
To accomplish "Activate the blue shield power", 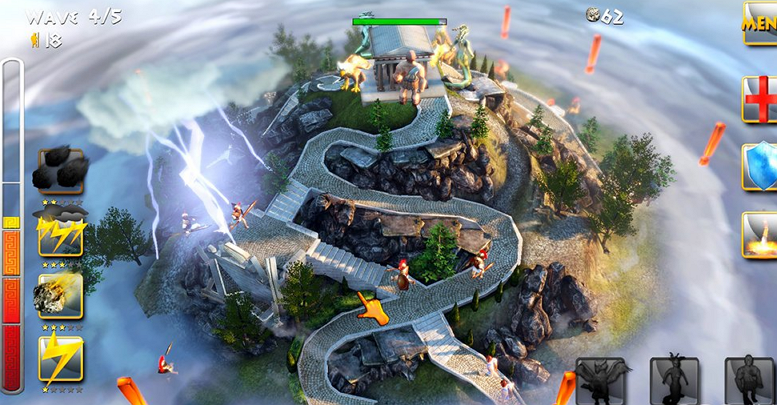I will click(760, 166).
